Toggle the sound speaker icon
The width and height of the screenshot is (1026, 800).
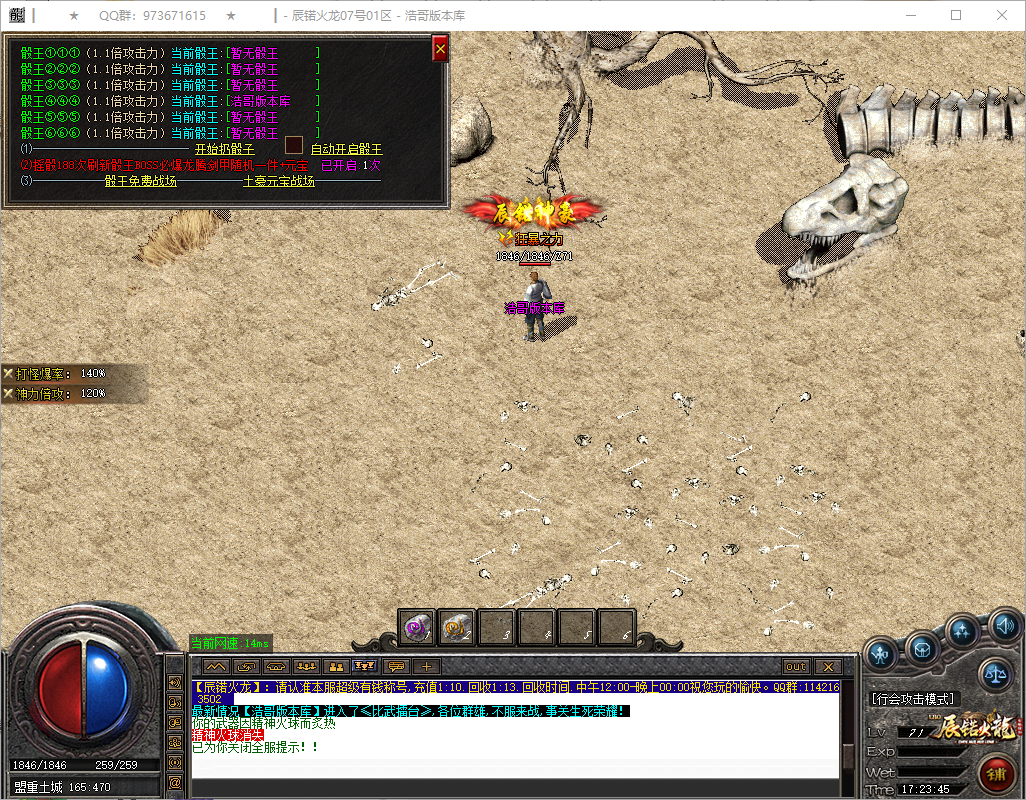(x=1003, y=625)
